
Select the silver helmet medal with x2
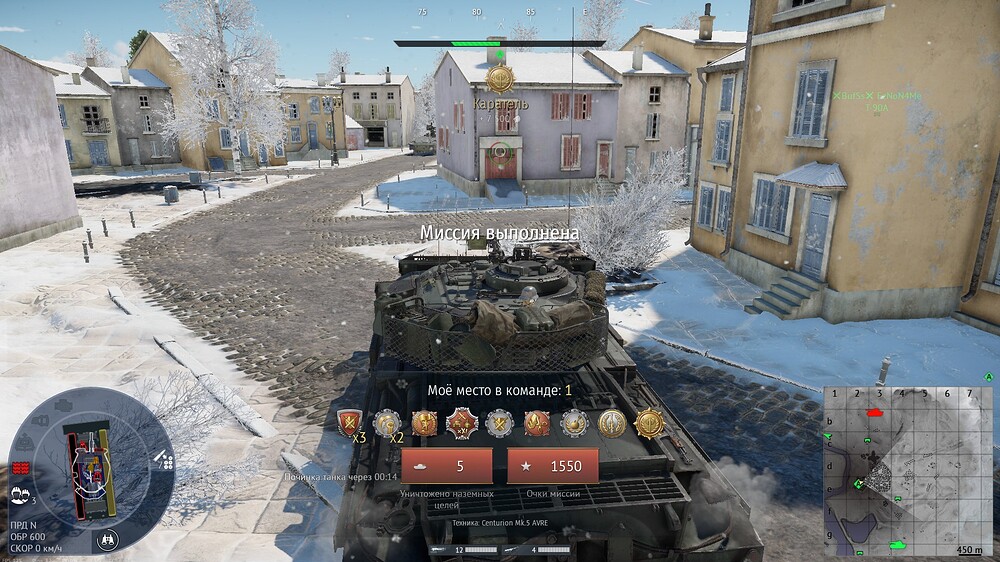pos(386,423)
